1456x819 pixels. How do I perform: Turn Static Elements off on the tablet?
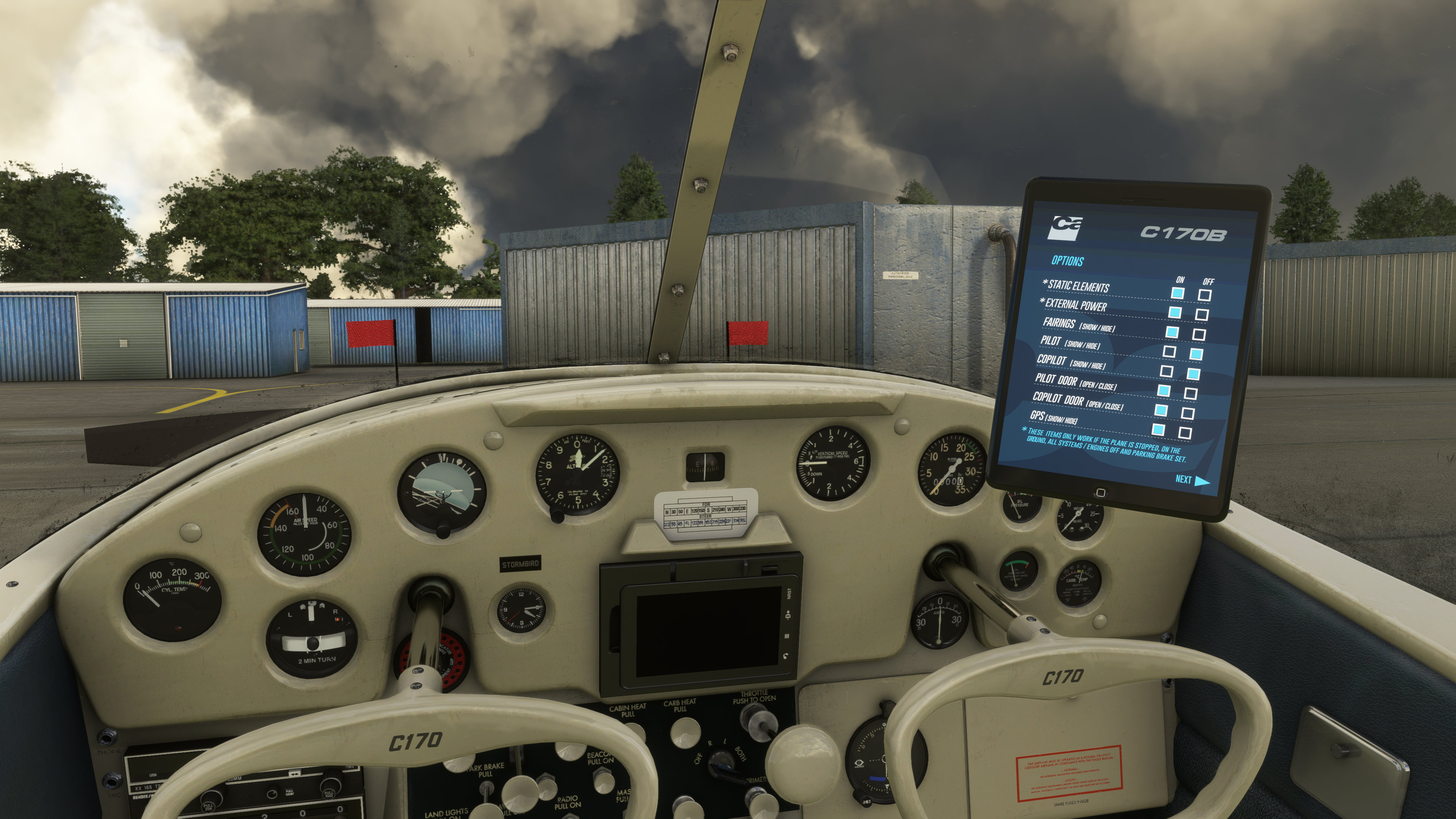tap(1205, 295)
